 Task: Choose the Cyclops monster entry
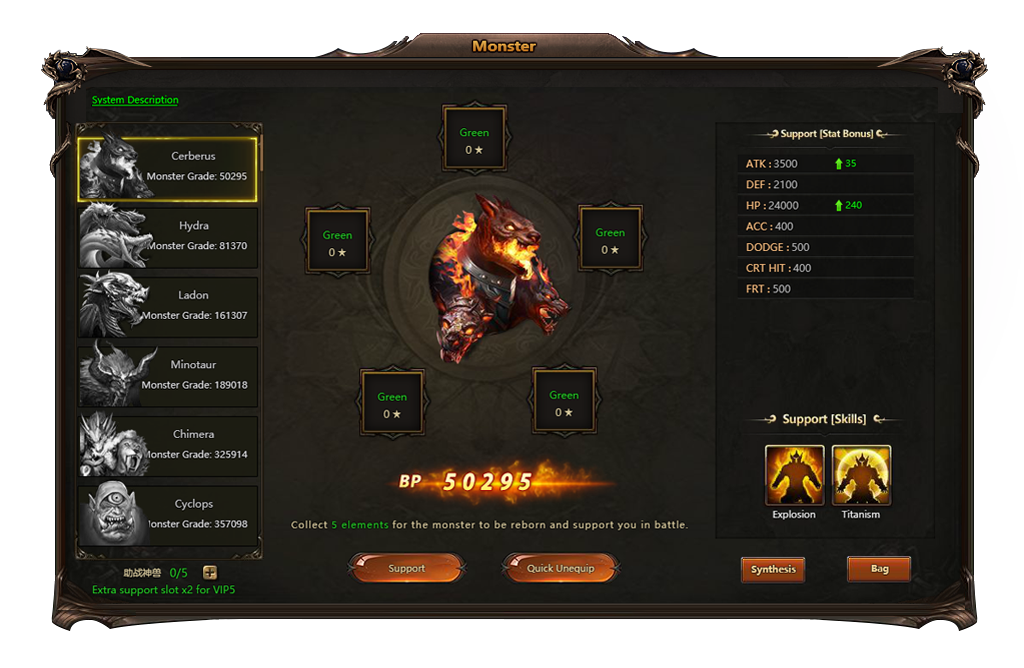click(168, 514)
